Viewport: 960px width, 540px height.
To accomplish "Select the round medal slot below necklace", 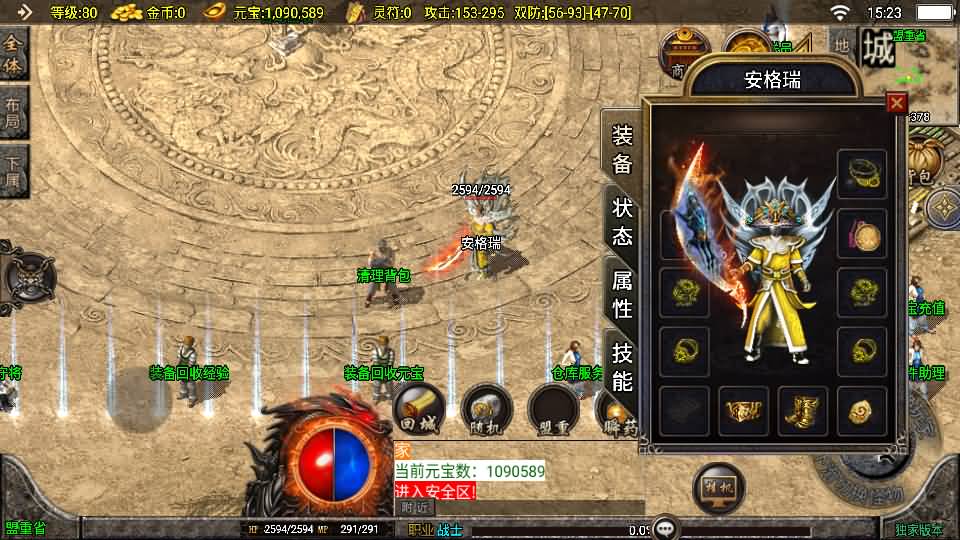I will [x=861, y=234].
